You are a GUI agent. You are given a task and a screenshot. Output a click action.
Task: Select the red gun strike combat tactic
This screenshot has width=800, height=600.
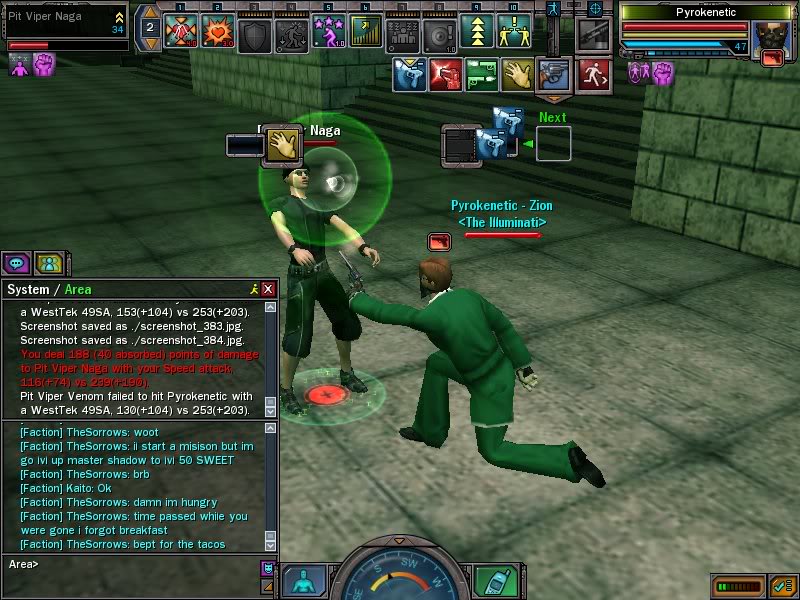(445, 72)
